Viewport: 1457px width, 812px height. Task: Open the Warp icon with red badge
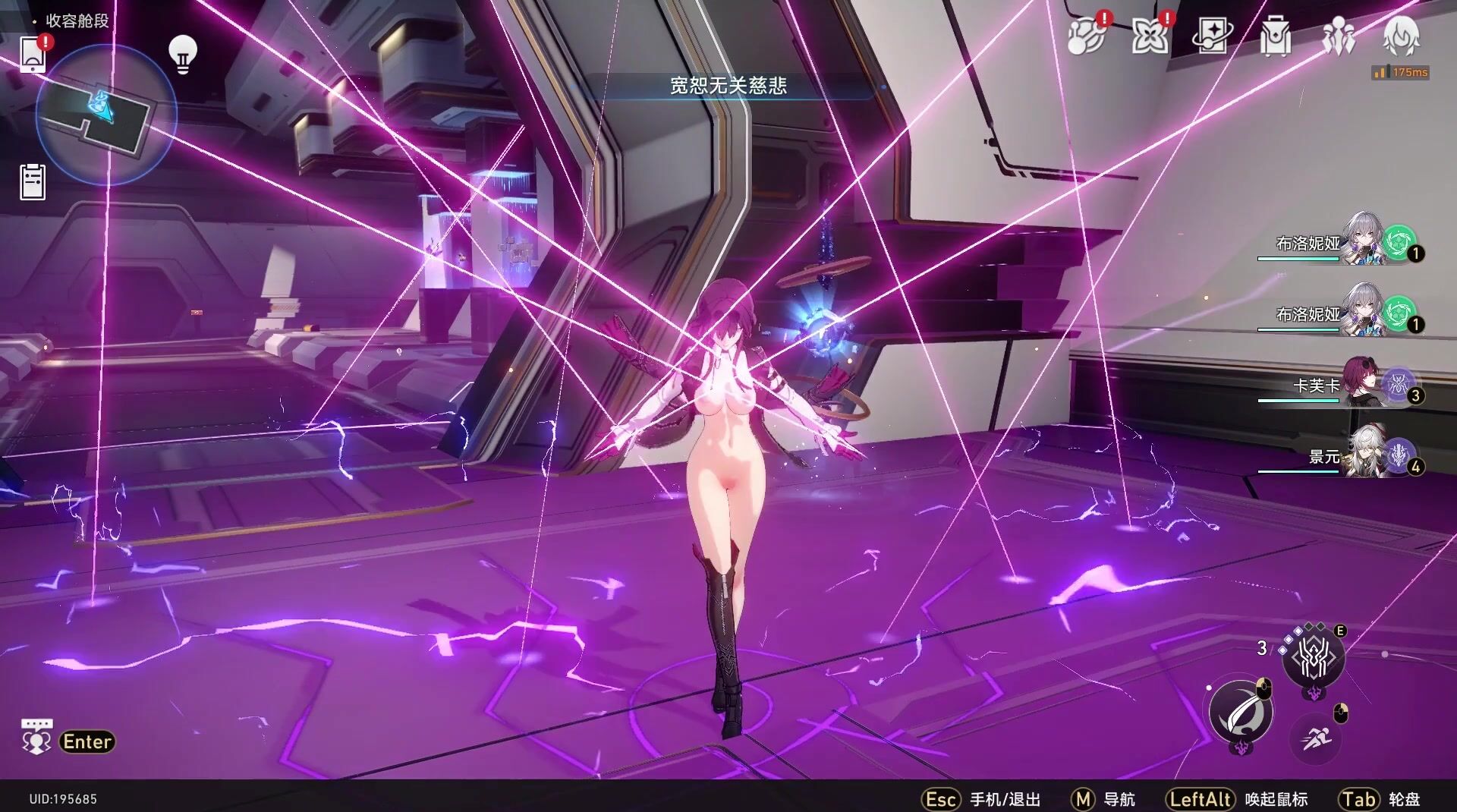pyautogui.click(x=1149, y=36)
